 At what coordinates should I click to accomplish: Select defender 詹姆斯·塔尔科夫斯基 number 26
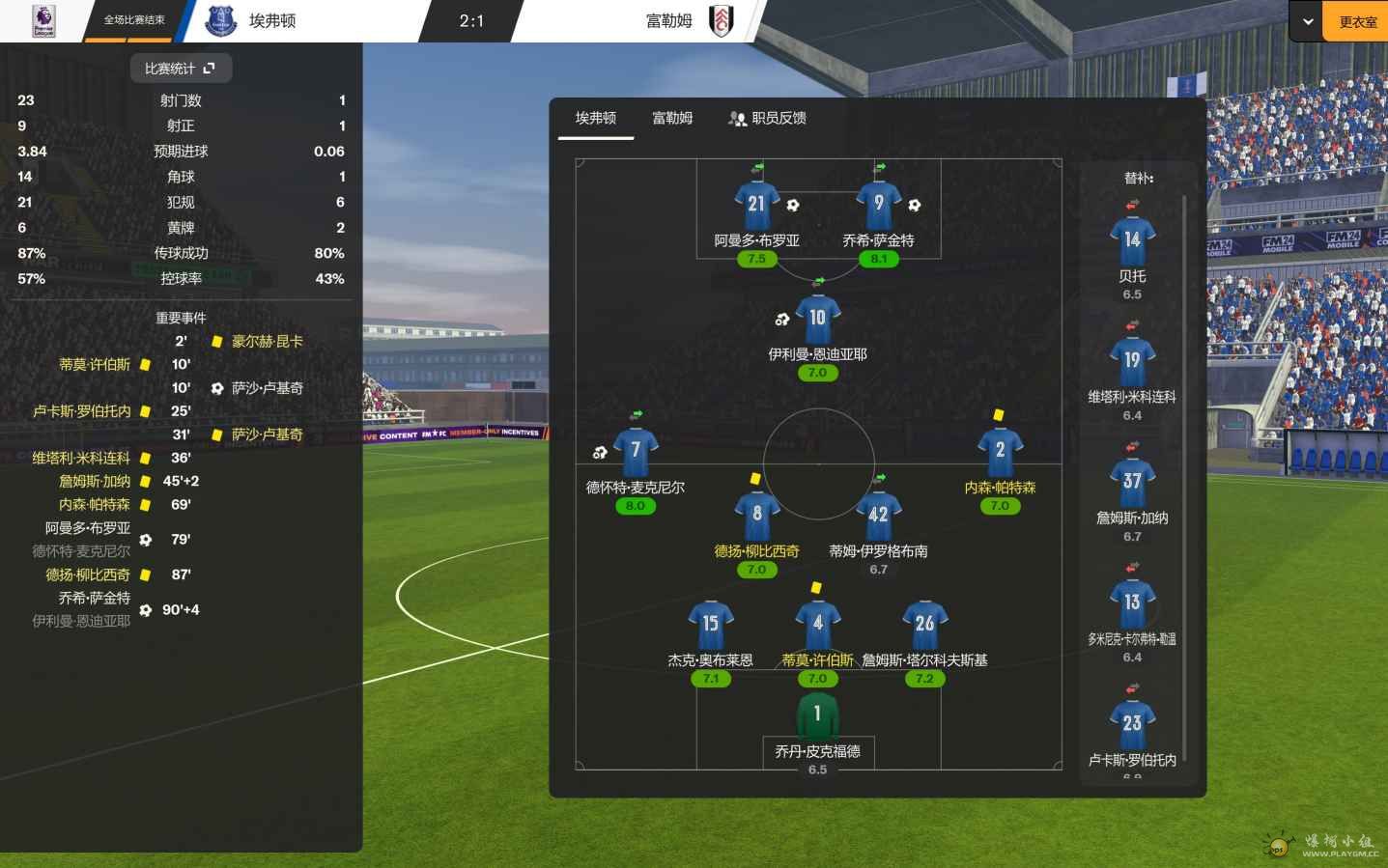tap(924, 624)
